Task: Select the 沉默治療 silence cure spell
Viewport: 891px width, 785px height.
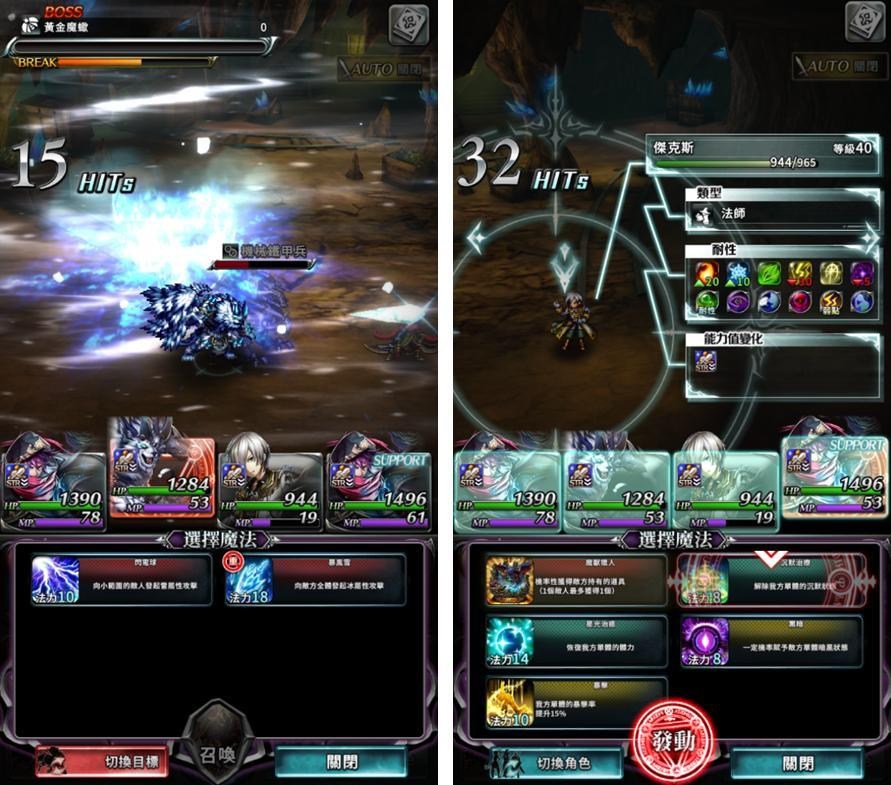Action: [771, 580]
